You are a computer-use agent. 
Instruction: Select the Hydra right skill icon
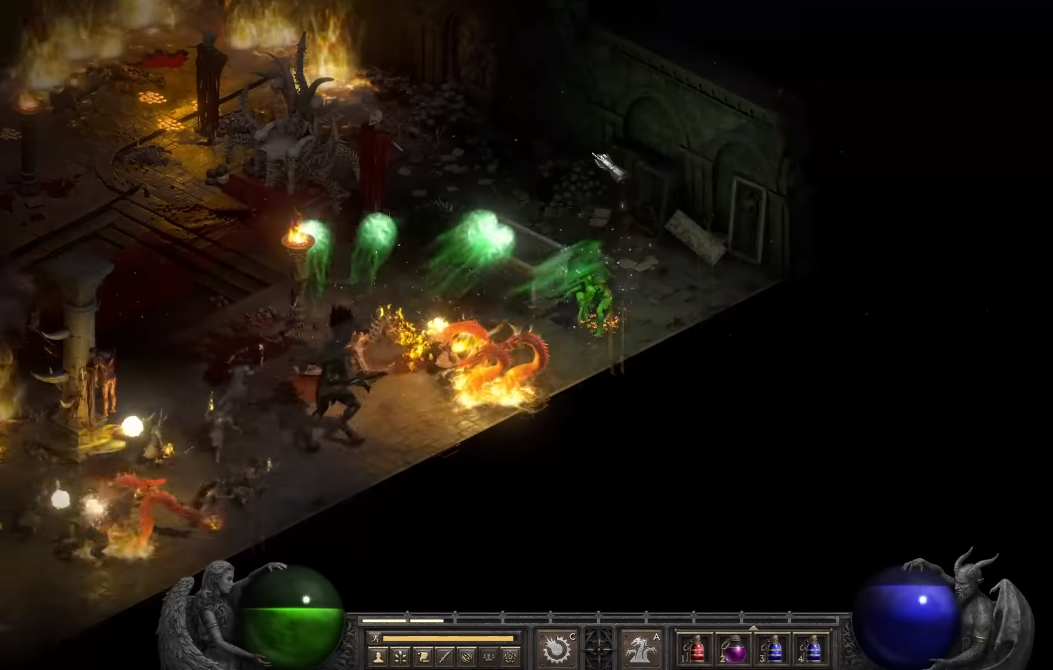(640, 648)
